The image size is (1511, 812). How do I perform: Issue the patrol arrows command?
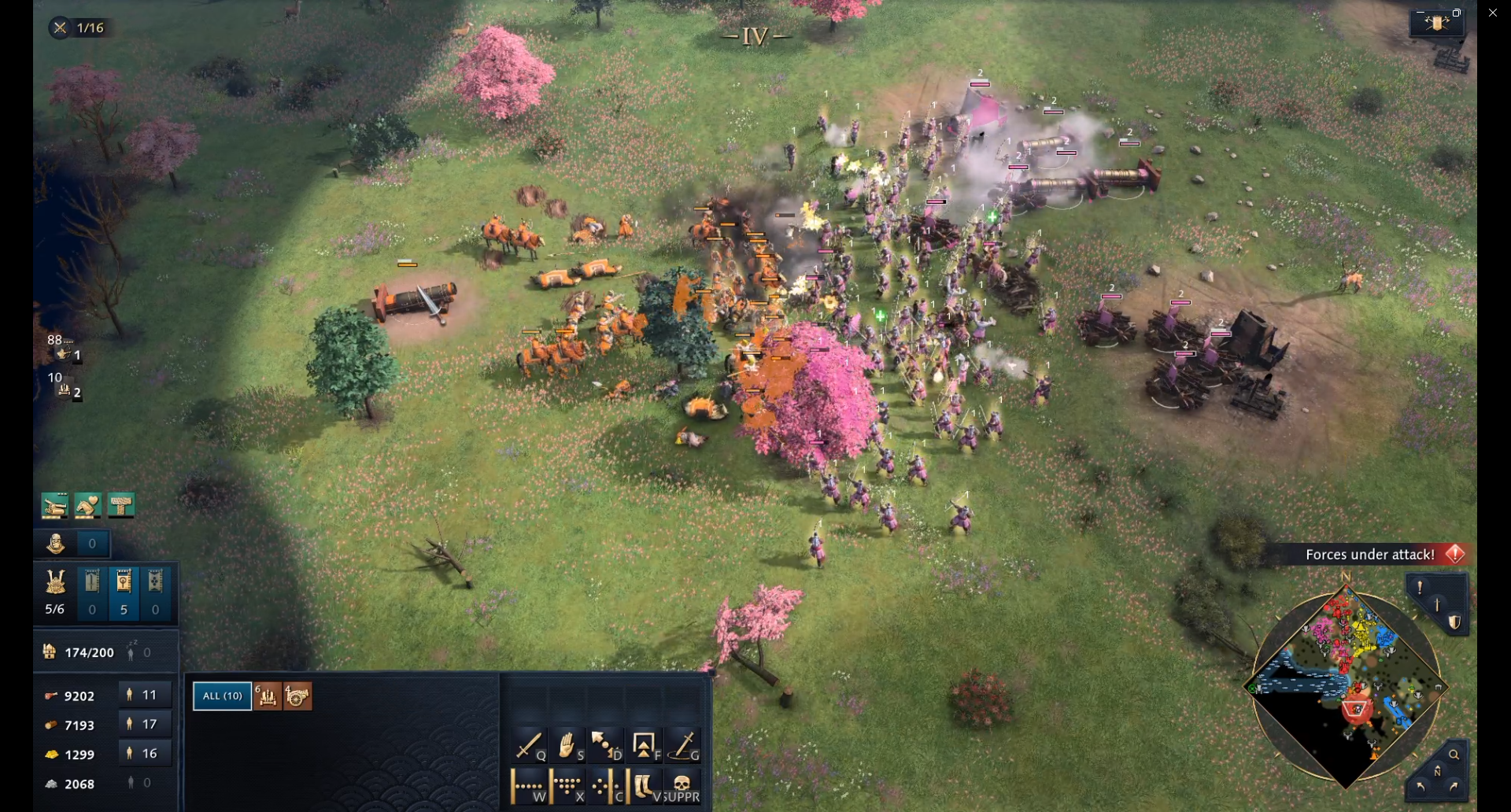606,744
